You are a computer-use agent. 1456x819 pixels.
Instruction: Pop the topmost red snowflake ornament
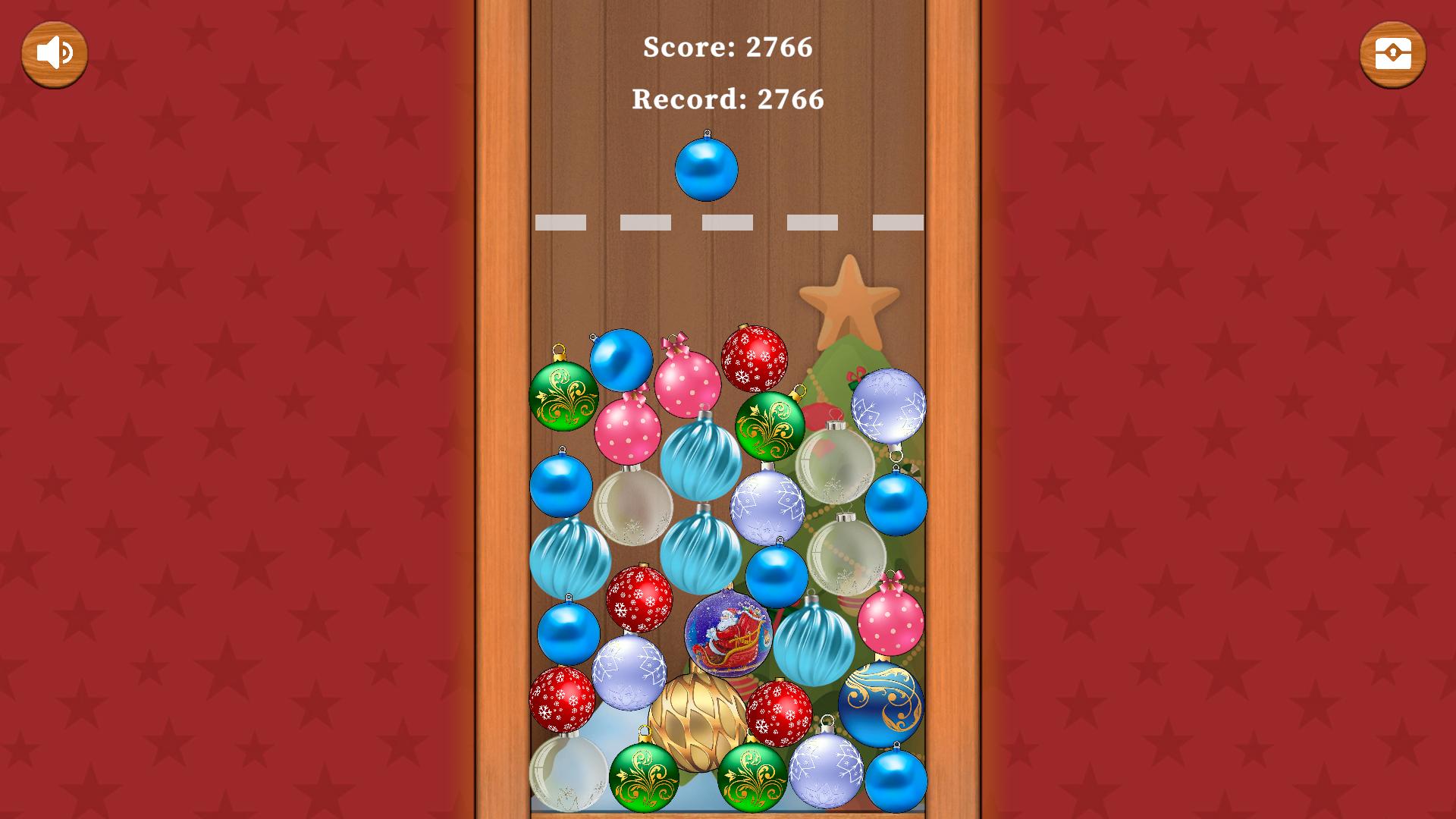[753, 356]
